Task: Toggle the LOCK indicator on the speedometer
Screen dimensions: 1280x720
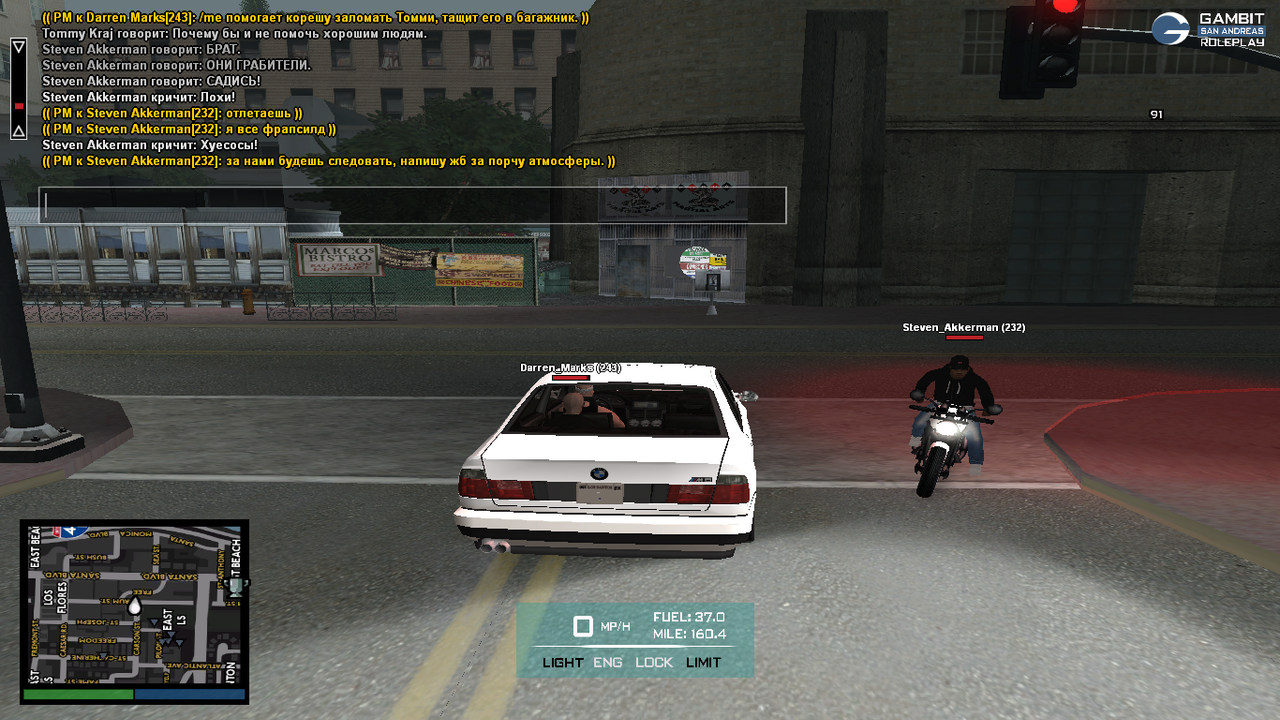Action: pyautogui.click(x=654, y=662)
